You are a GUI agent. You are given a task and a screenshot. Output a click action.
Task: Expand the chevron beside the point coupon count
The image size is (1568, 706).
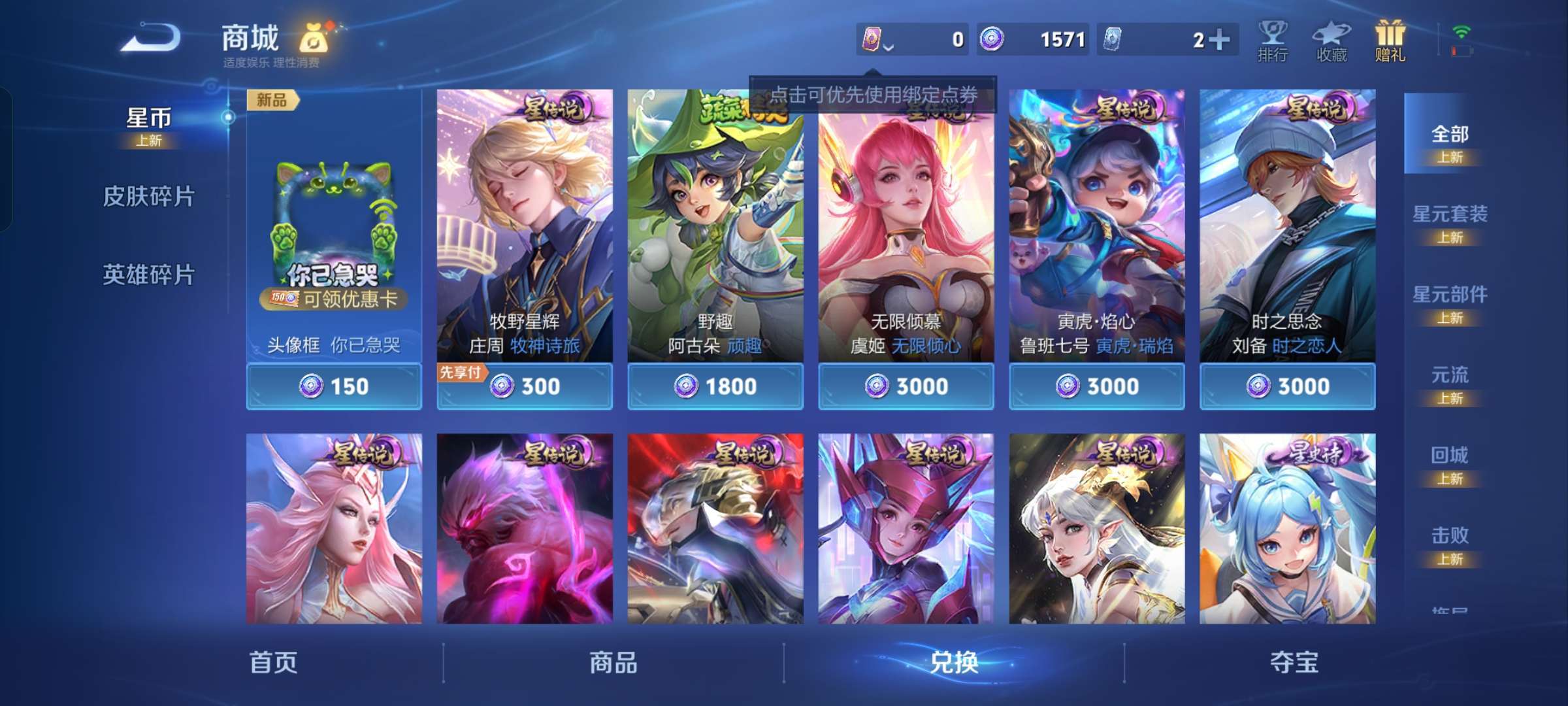(889, 46)
